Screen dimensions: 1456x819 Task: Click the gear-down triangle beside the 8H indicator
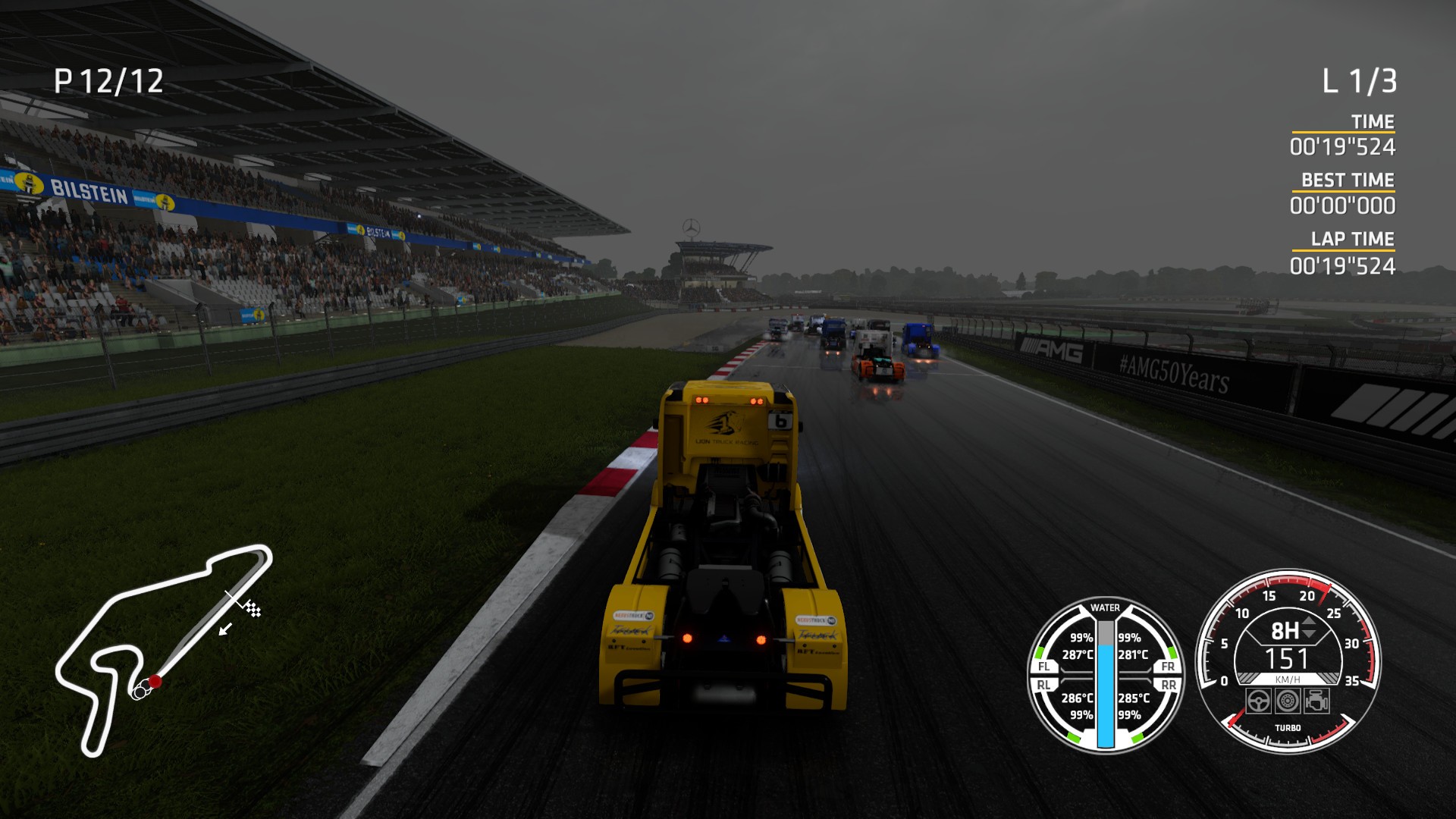[1309, 632]
